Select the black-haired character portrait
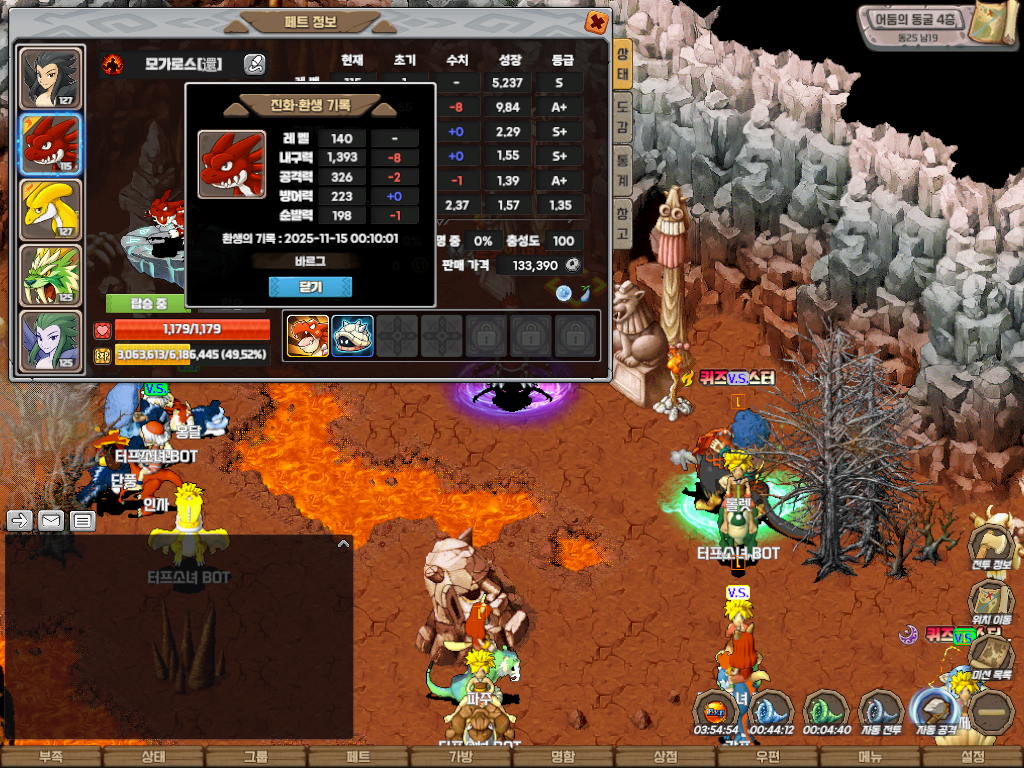Image resolution: width=1024 pixels, height=768 pixels. pyautogui.click(x=51, y=78)
